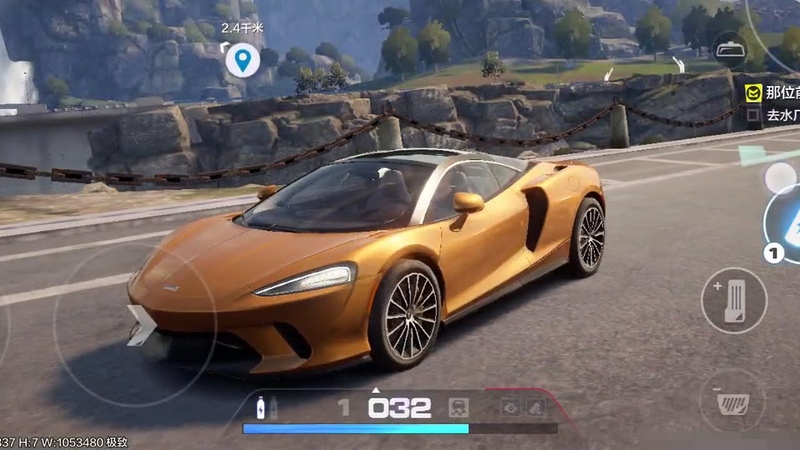Tick the checkbox next to second objective
The height and width of the screenshot is (450, 800).
pos(753,115)
